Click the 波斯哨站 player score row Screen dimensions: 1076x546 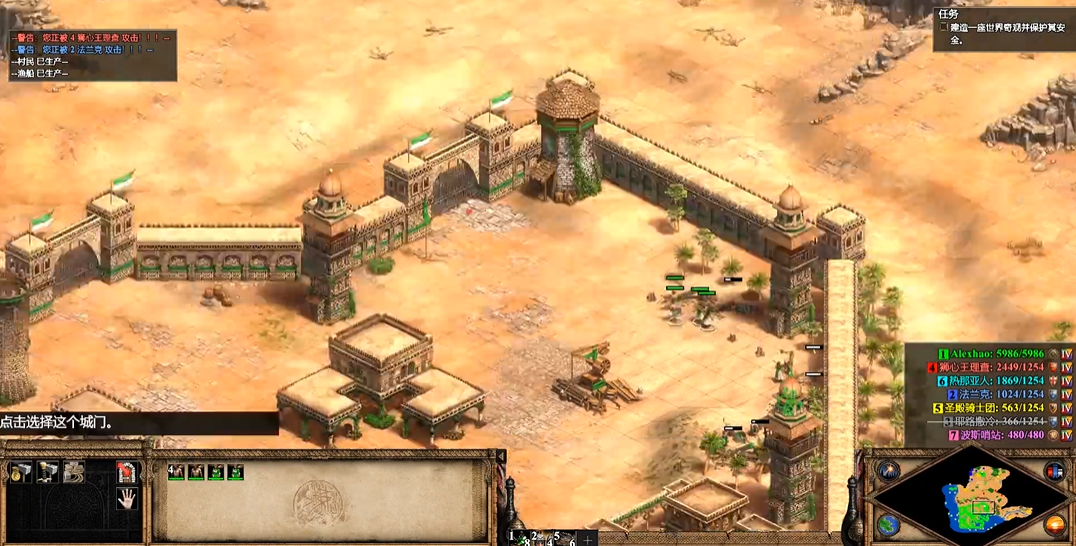tap(994, 435)
